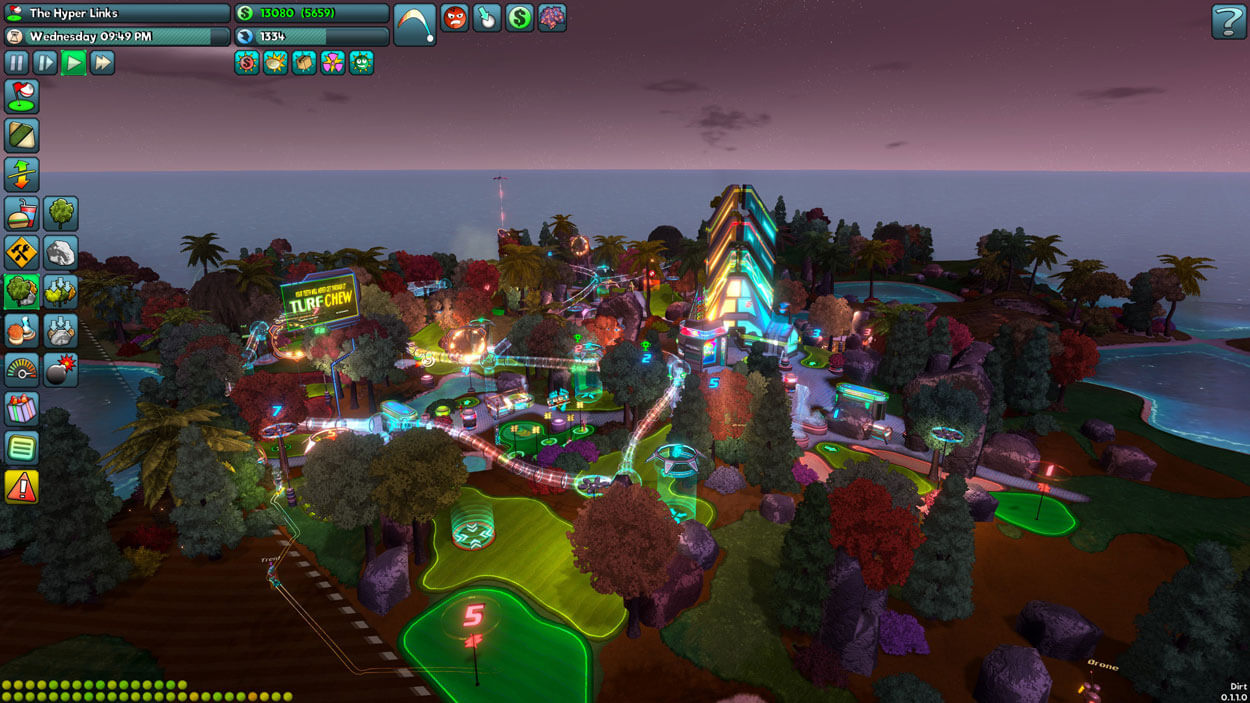Viewport: 1250px width, 703px height.
Task: Choose the tree planting tool
Action: point(61,213)
